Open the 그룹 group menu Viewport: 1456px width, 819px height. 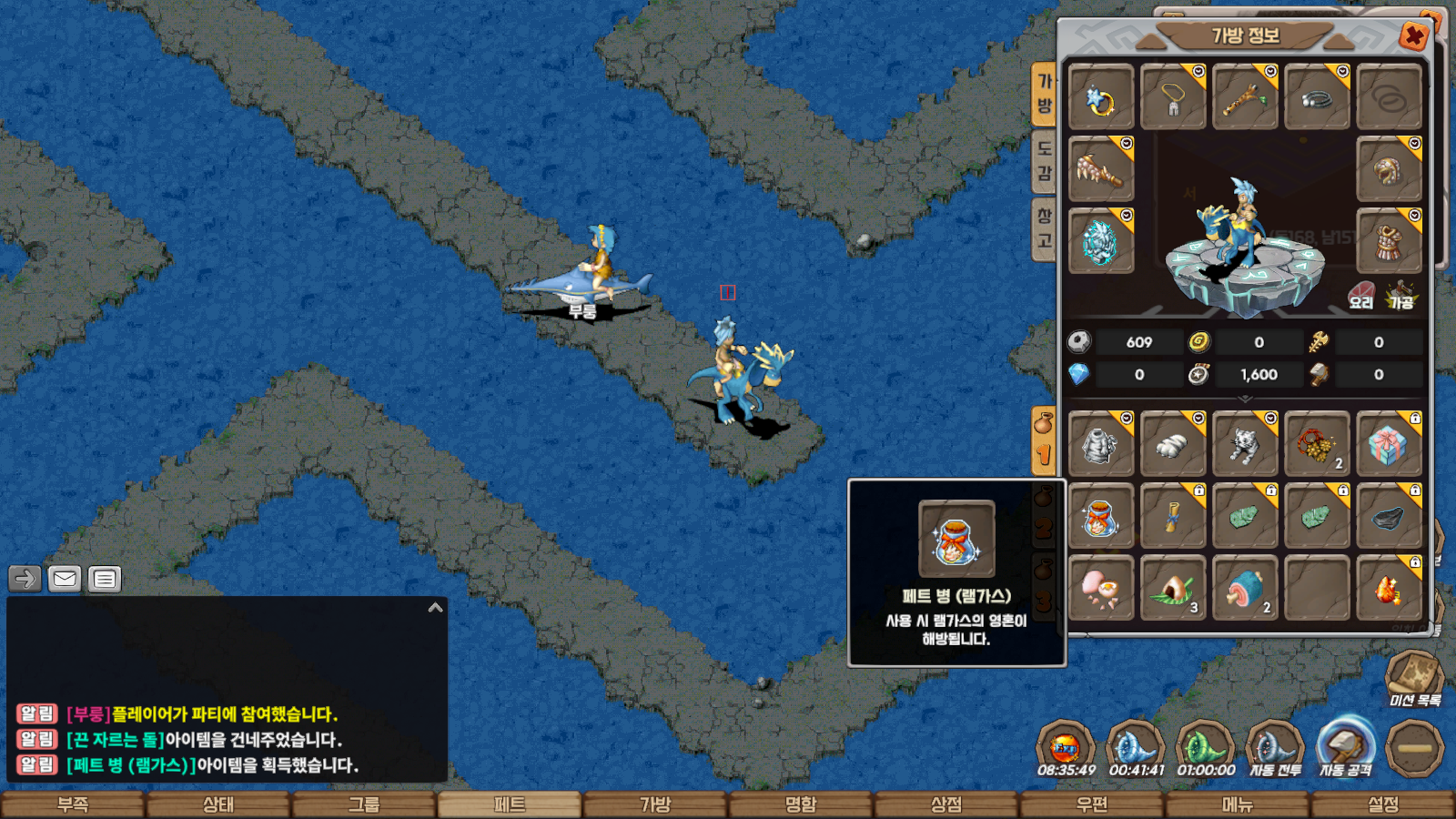pyautogui.click(x=364, y=804)
